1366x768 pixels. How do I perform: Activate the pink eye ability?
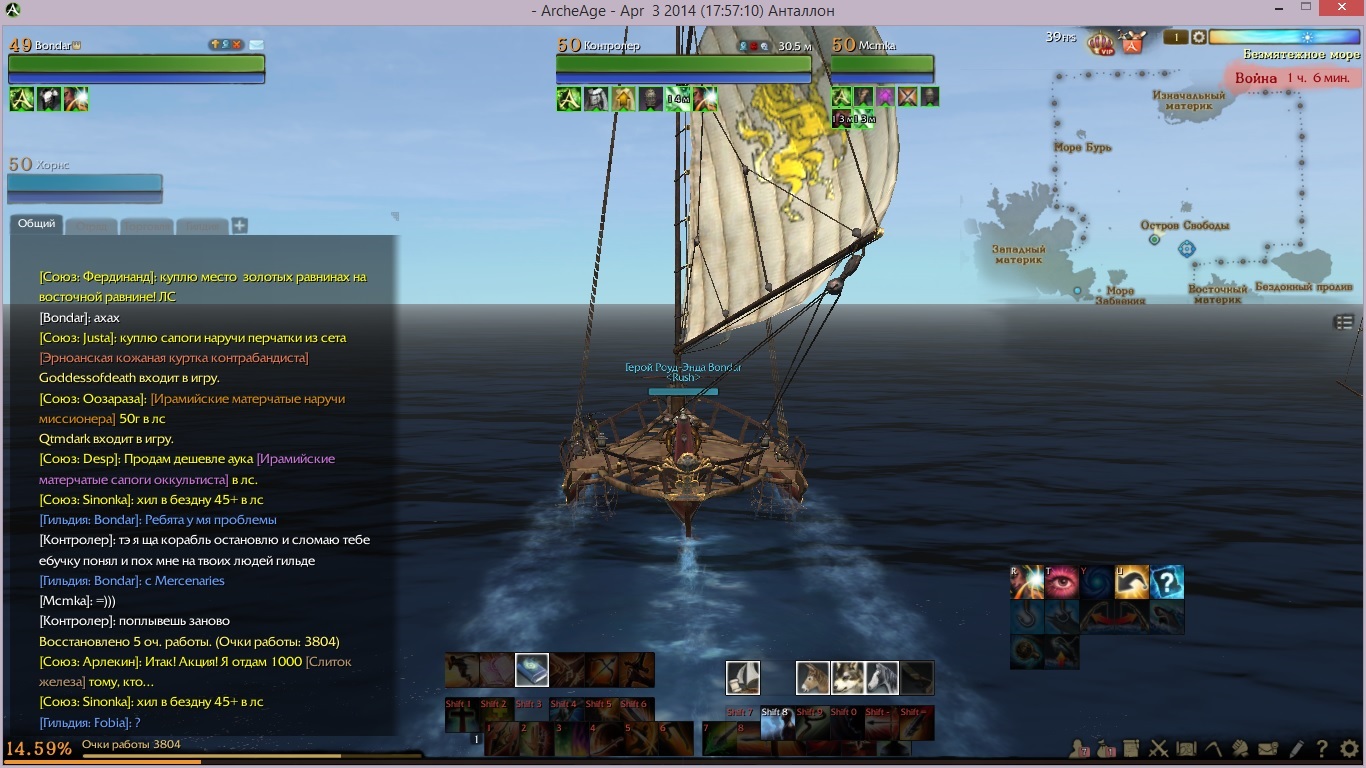1062,582
